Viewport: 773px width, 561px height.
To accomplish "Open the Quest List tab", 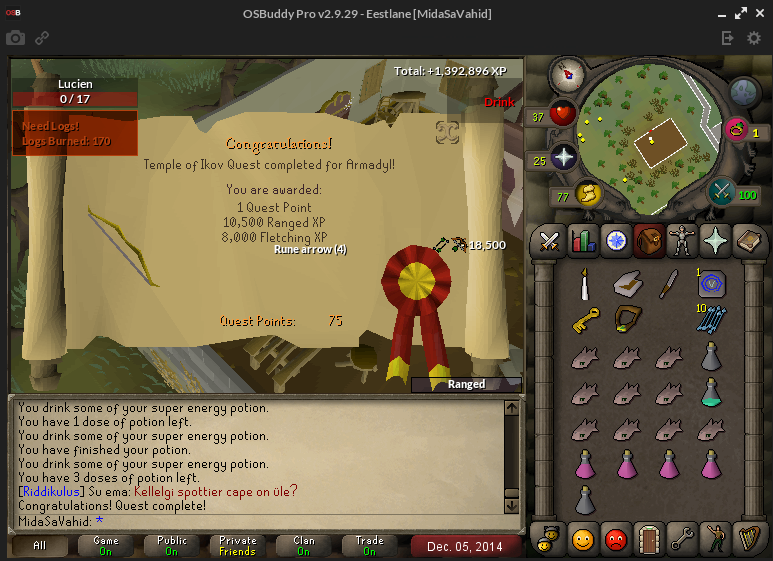I will pos(617,241).
